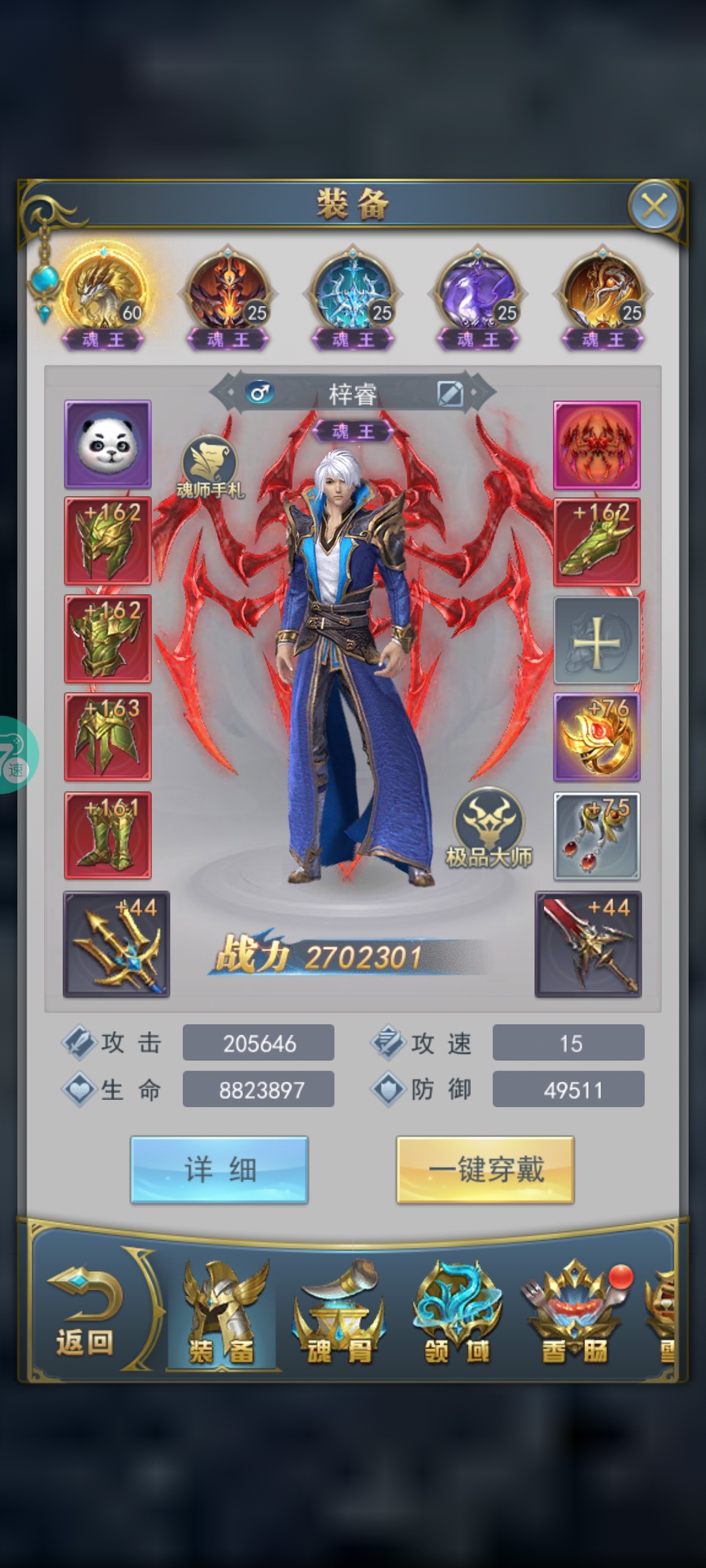Inspect the panda slot
Screen dimensions: 706x1568
coord(108,444)
